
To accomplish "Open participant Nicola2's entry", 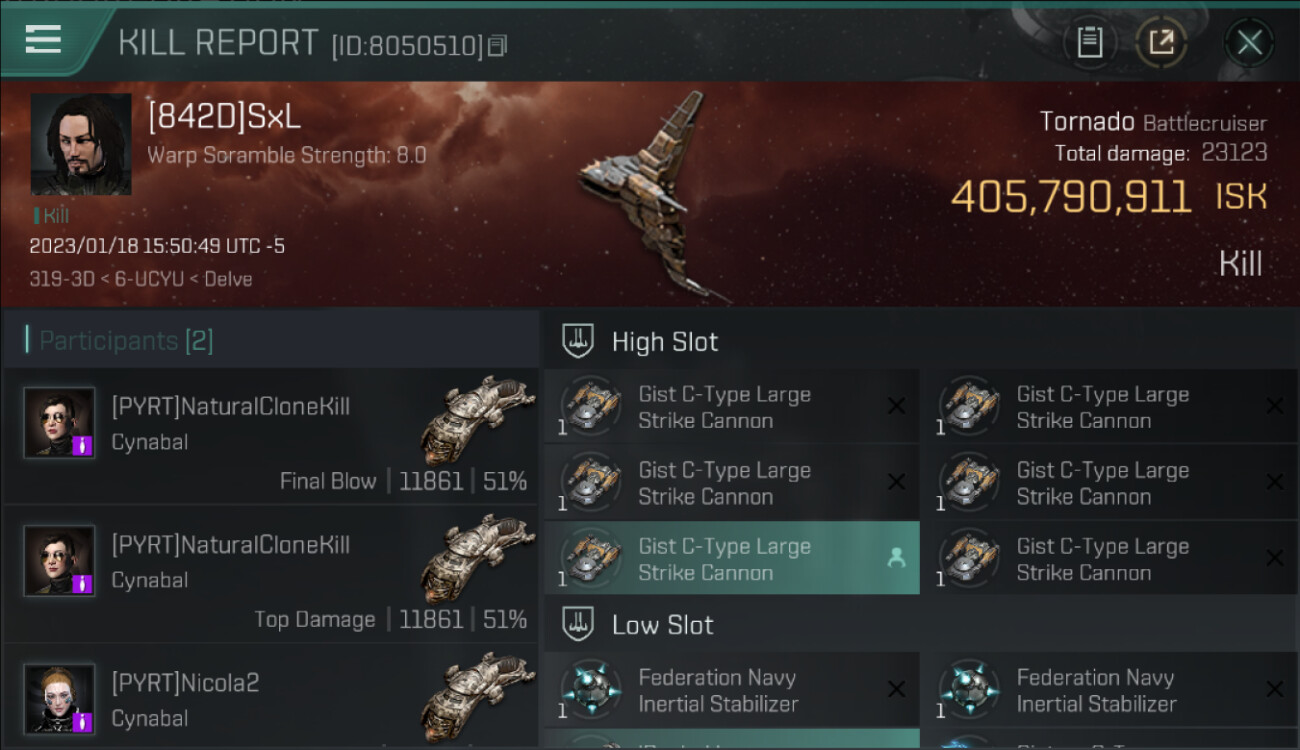I will tap(270, 700).
